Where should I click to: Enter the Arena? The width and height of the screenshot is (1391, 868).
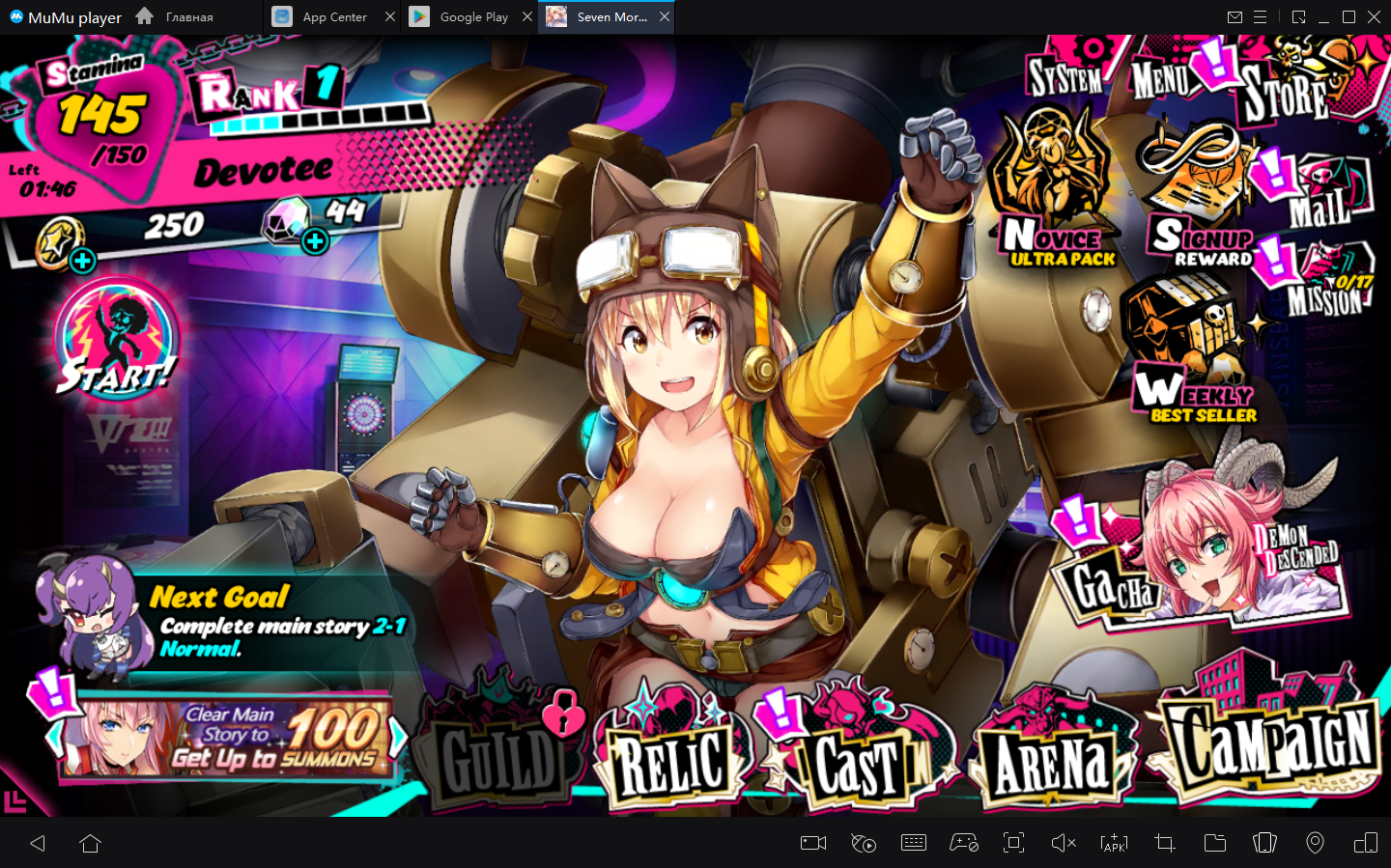coord(1053,760)
